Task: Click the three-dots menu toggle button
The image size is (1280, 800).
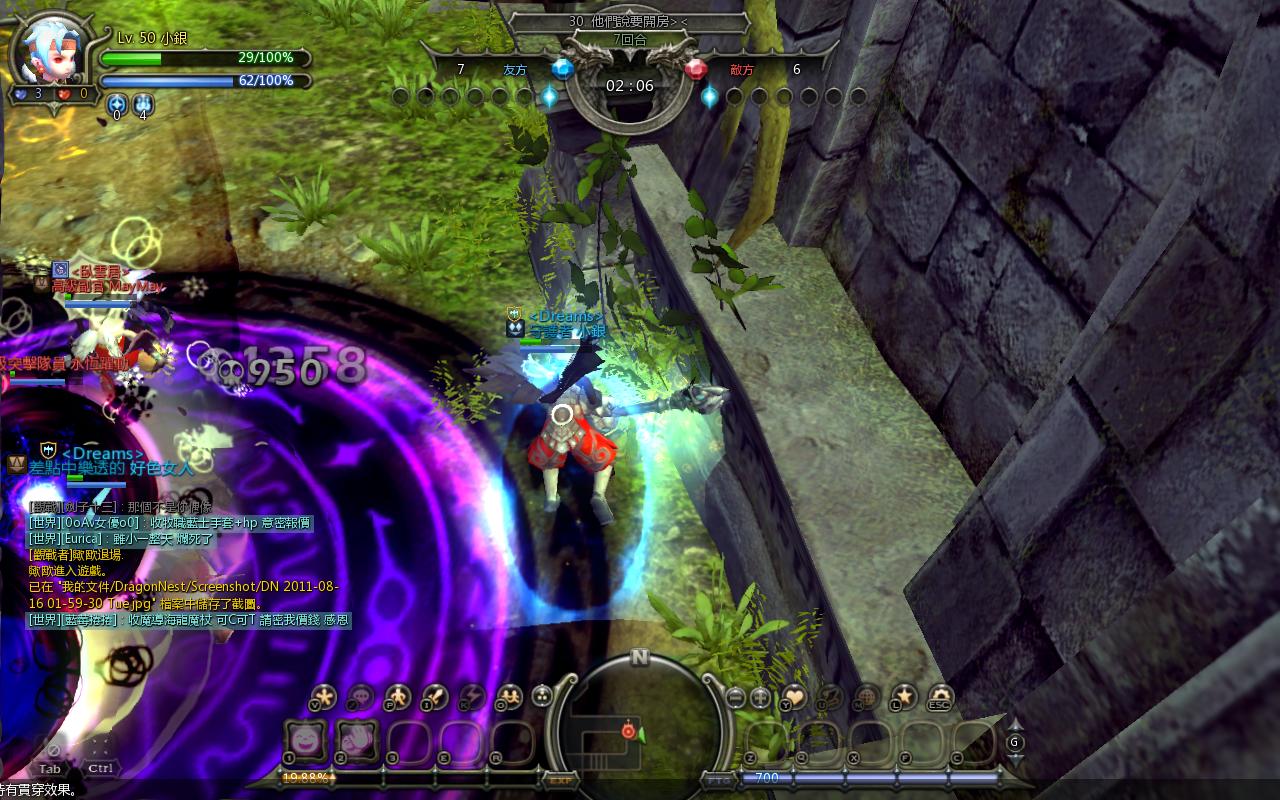Action: pyautogui.click(x=543, y=697)
